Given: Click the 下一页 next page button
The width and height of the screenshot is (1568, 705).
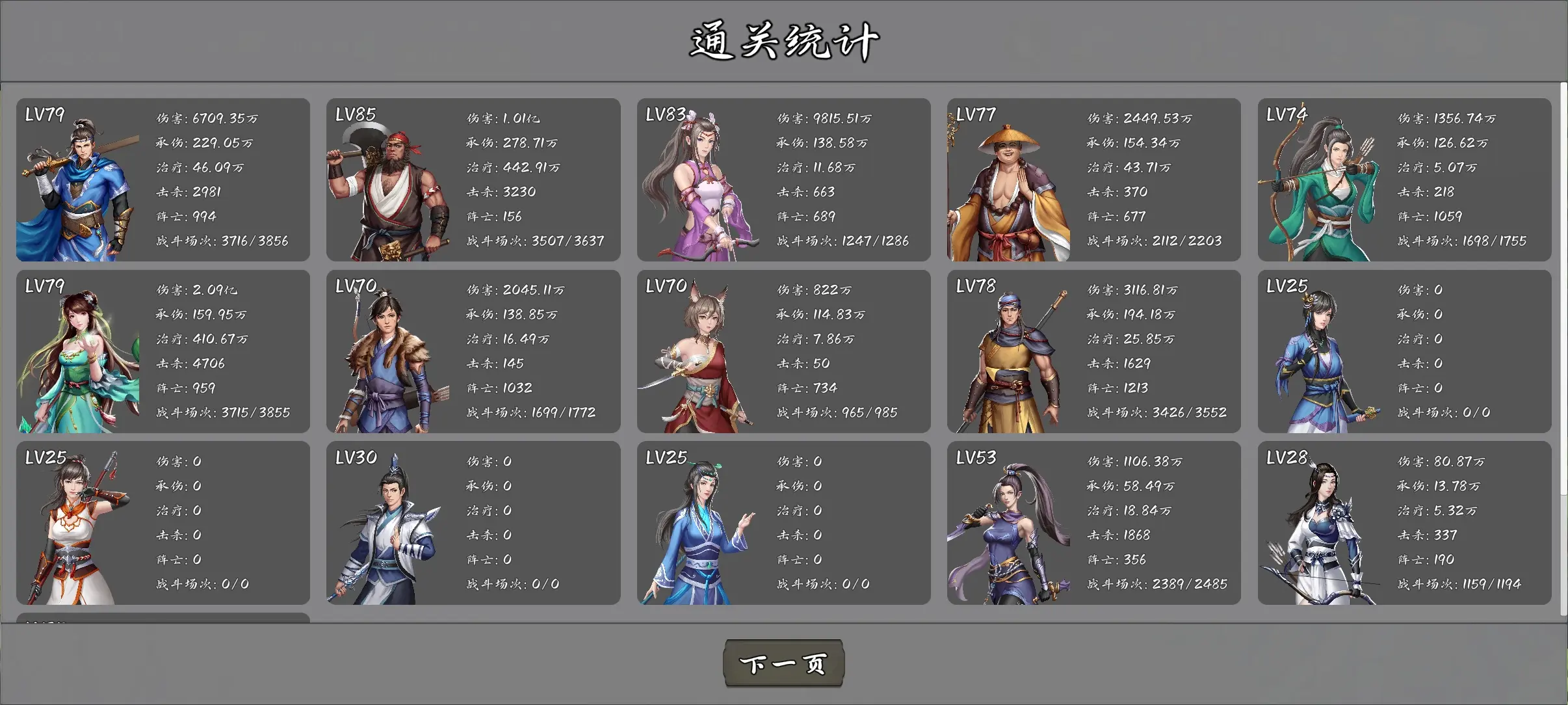Looking at the screenshot, I should click(x=783, y=663).
